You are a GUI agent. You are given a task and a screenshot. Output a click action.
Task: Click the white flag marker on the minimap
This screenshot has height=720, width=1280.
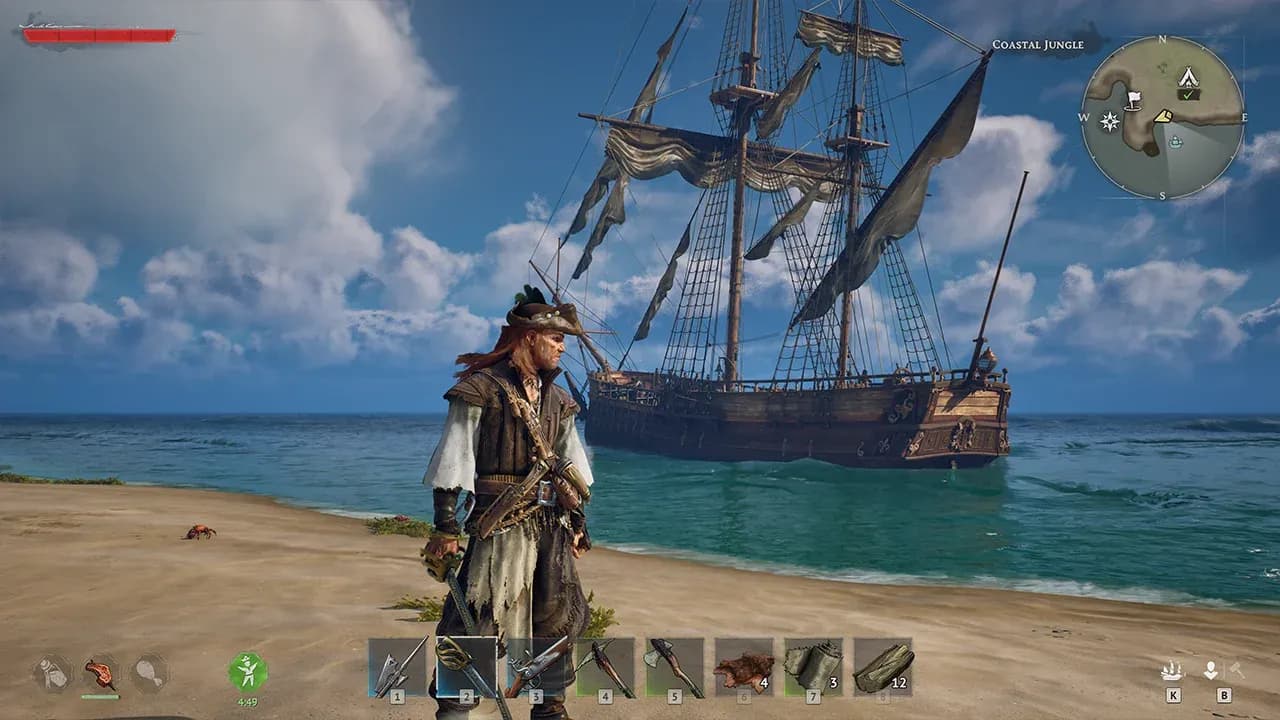pyautogui.click(x=1134, y=98)
